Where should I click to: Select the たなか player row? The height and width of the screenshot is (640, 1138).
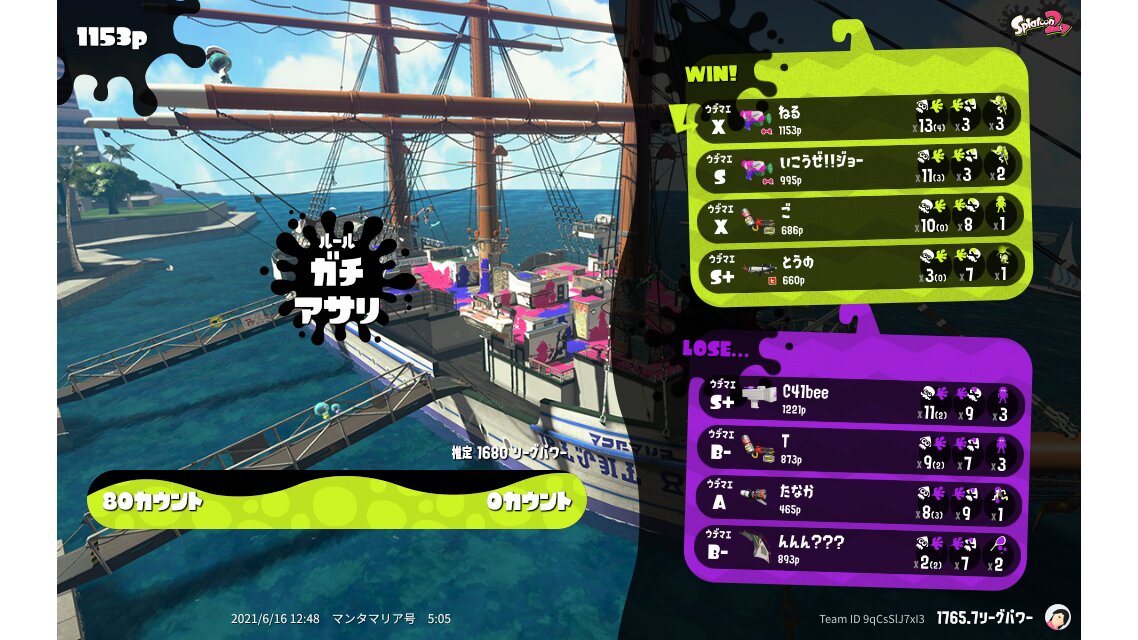point(858,500)
